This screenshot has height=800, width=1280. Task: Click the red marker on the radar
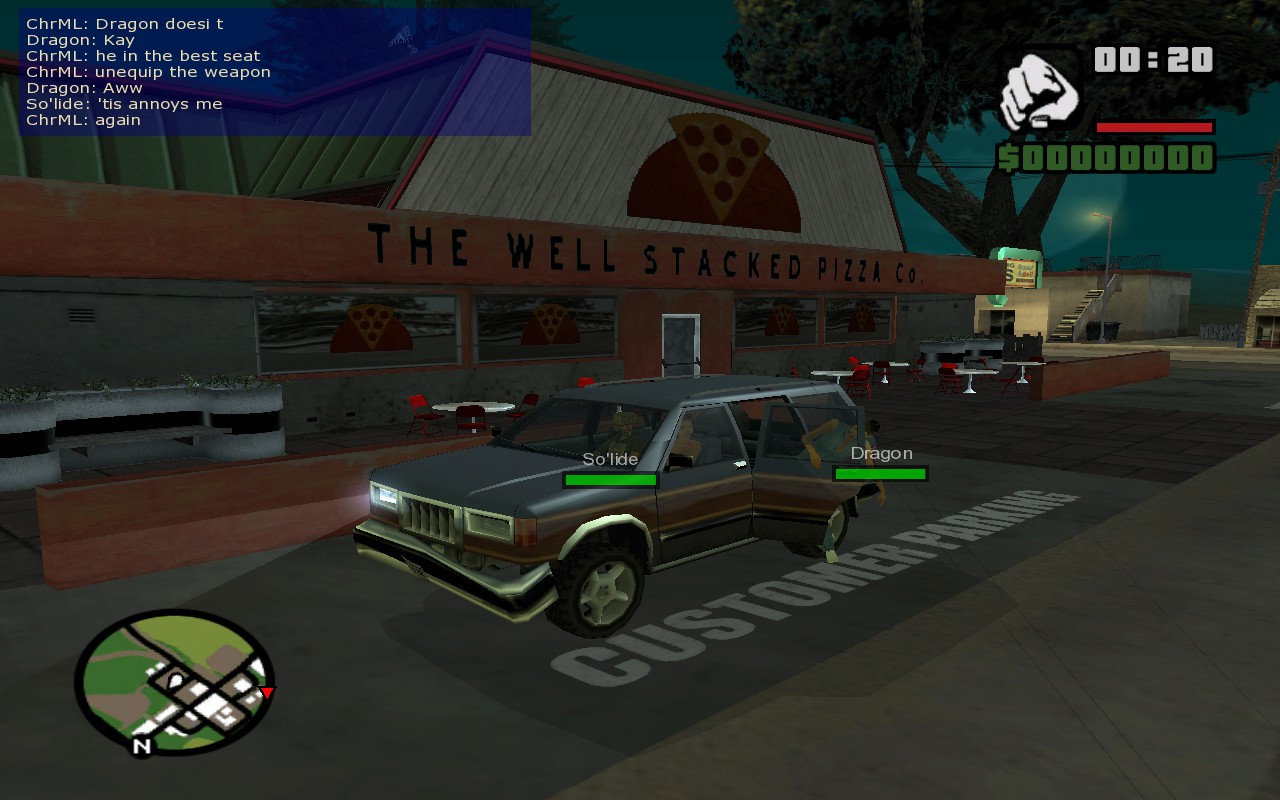(x=267, y=692)
